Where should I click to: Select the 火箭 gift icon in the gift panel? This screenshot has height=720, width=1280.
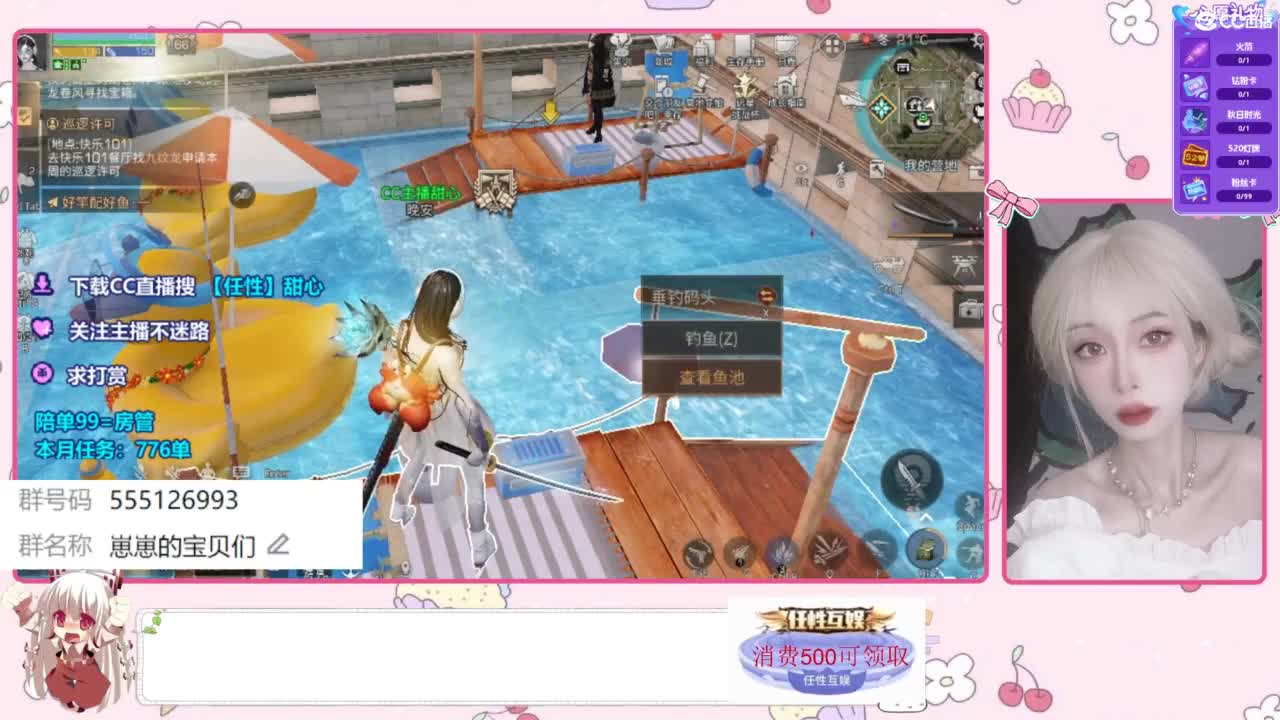pyautogui.click(x=1194, y=52)
